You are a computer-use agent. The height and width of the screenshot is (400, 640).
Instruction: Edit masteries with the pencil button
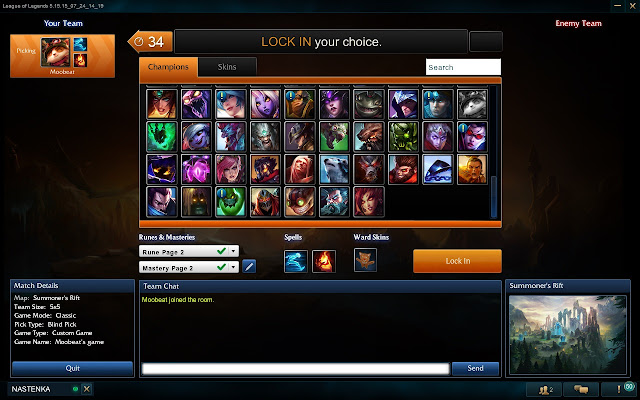point(250,266)
